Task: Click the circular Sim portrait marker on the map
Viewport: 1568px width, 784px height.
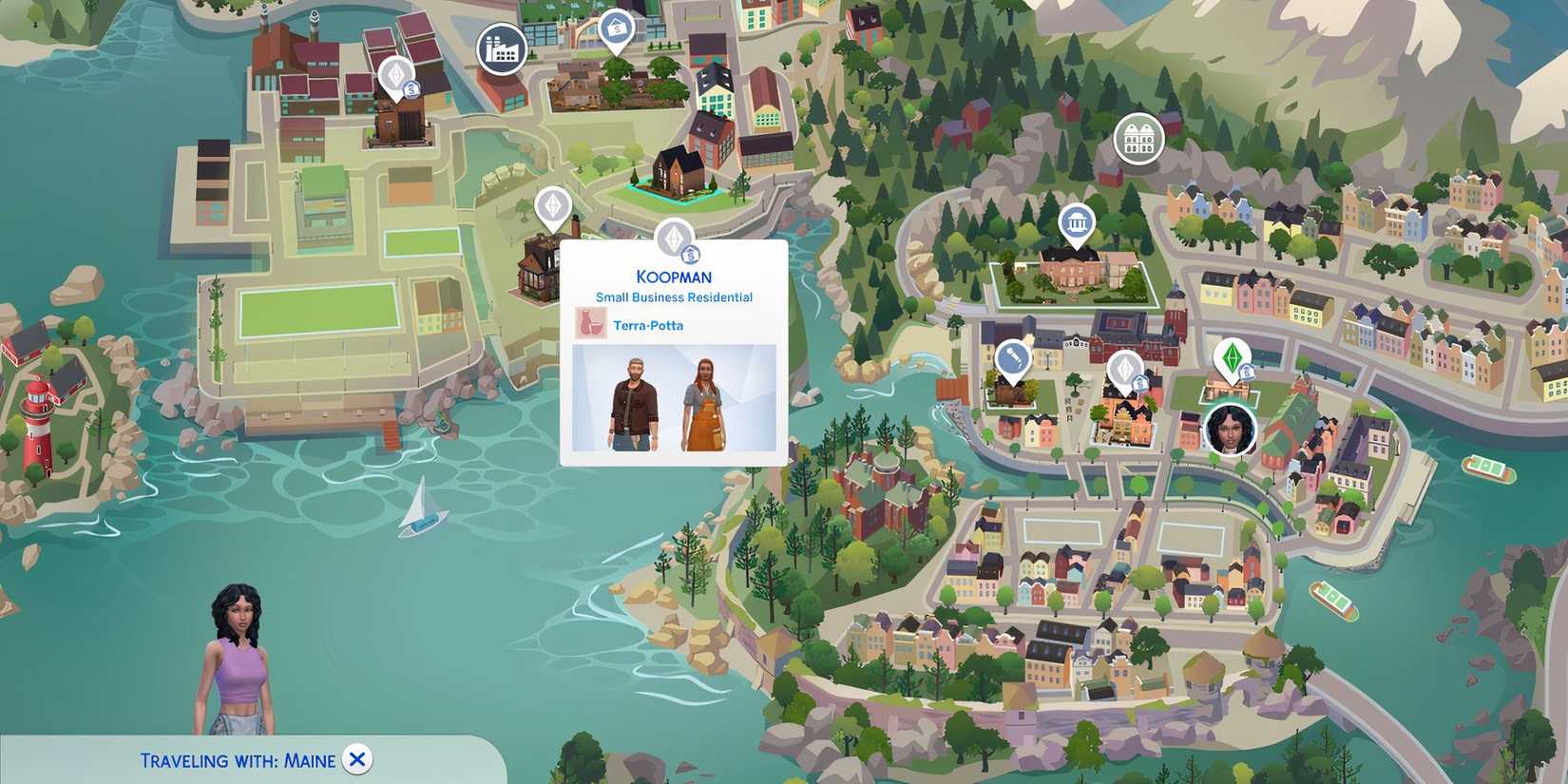Action: [1230, 430]
